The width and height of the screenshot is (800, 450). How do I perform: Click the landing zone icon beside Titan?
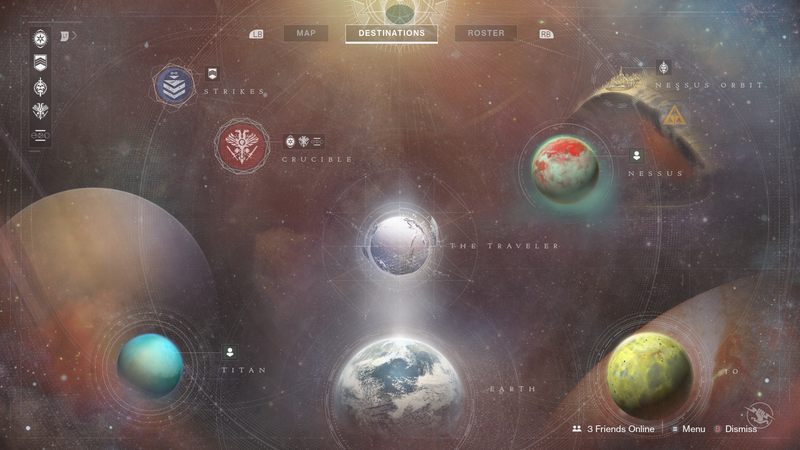click(x=230, y=351)
